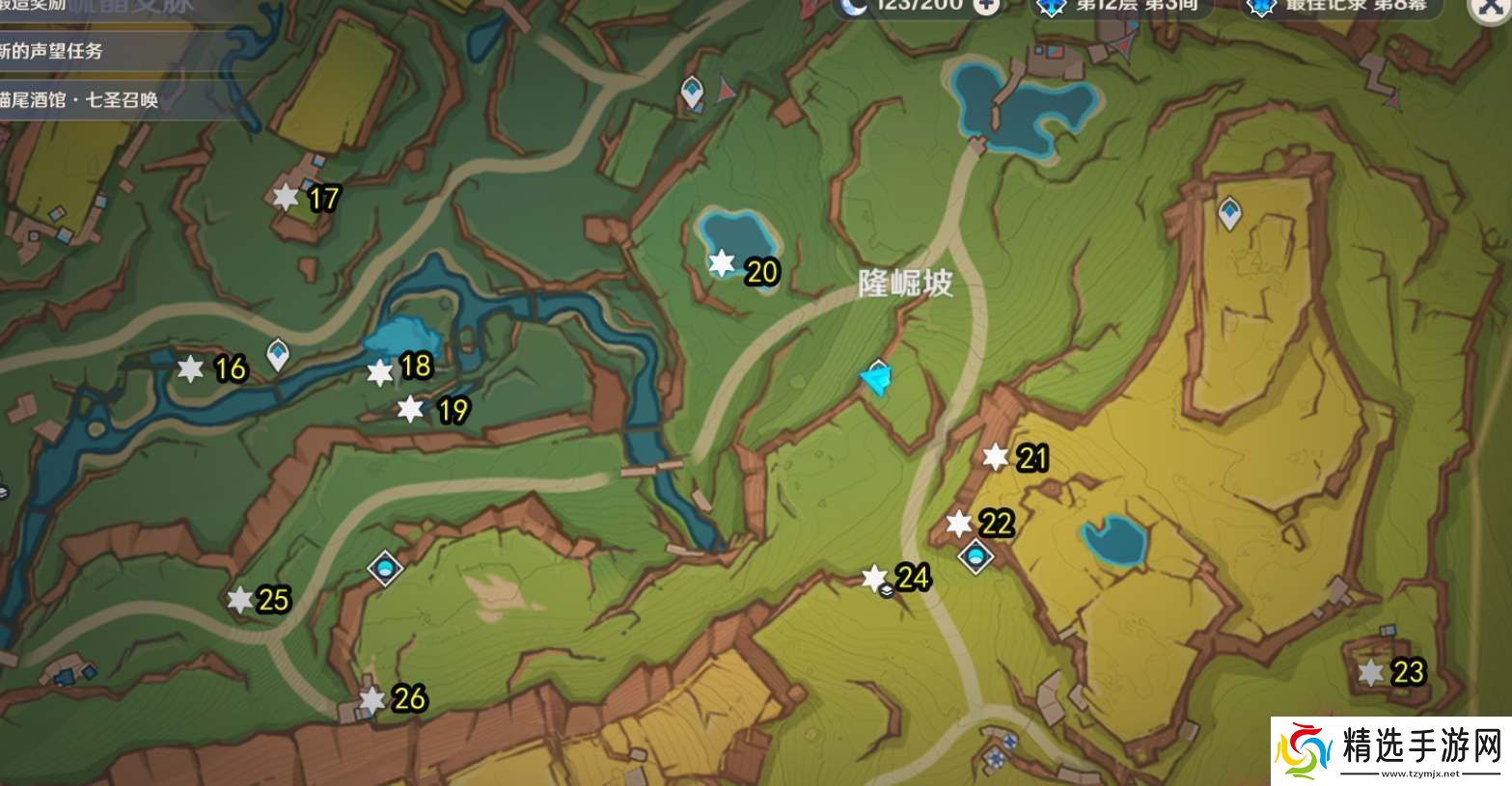Image resolution: width=1512 pixels, height=786 pixels.
Task: Select the teleport waypoint next to marker 16
Action: click(x=279, y=353)
